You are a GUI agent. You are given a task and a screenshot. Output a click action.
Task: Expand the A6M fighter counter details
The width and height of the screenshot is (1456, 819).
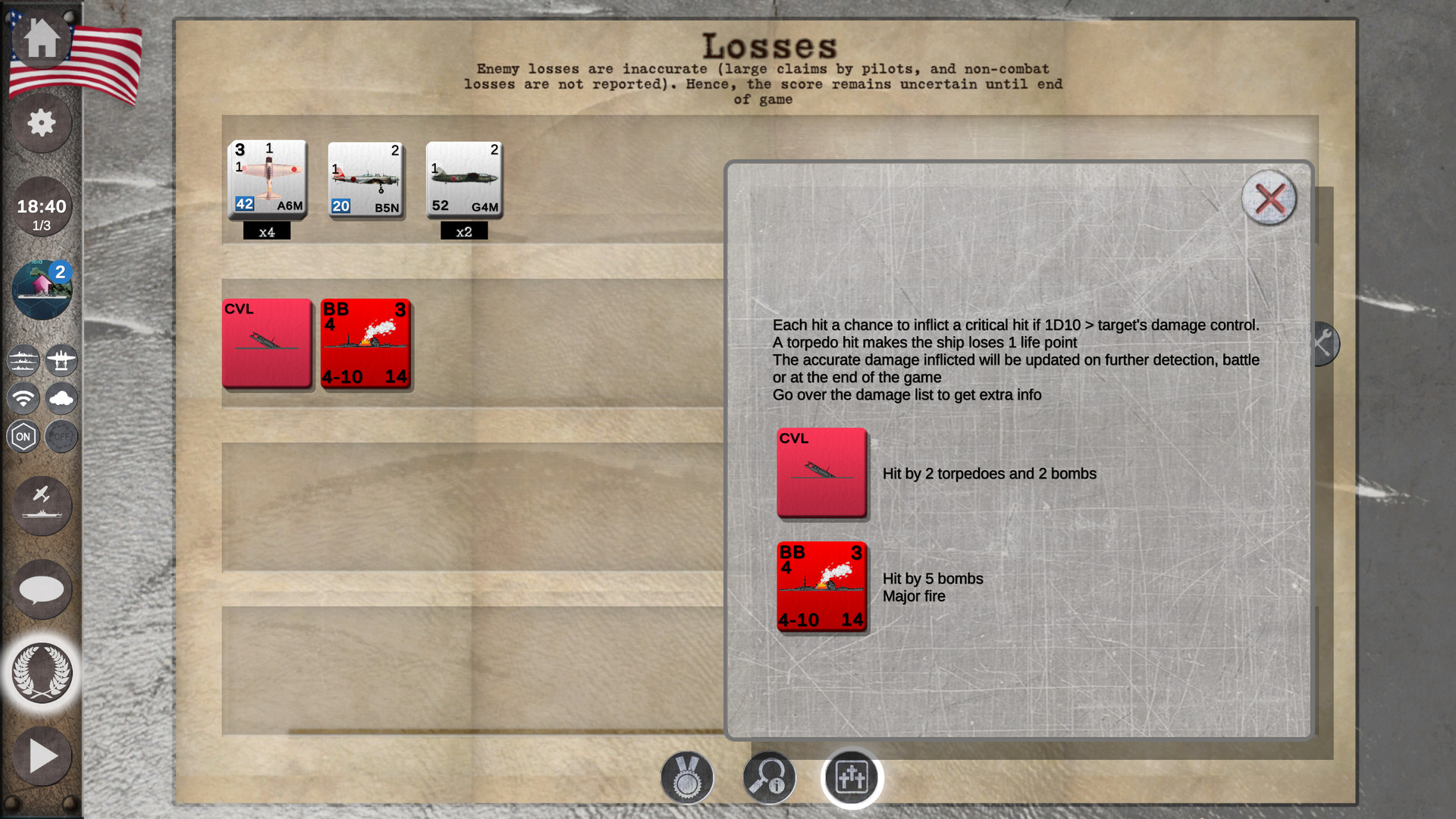267,180
